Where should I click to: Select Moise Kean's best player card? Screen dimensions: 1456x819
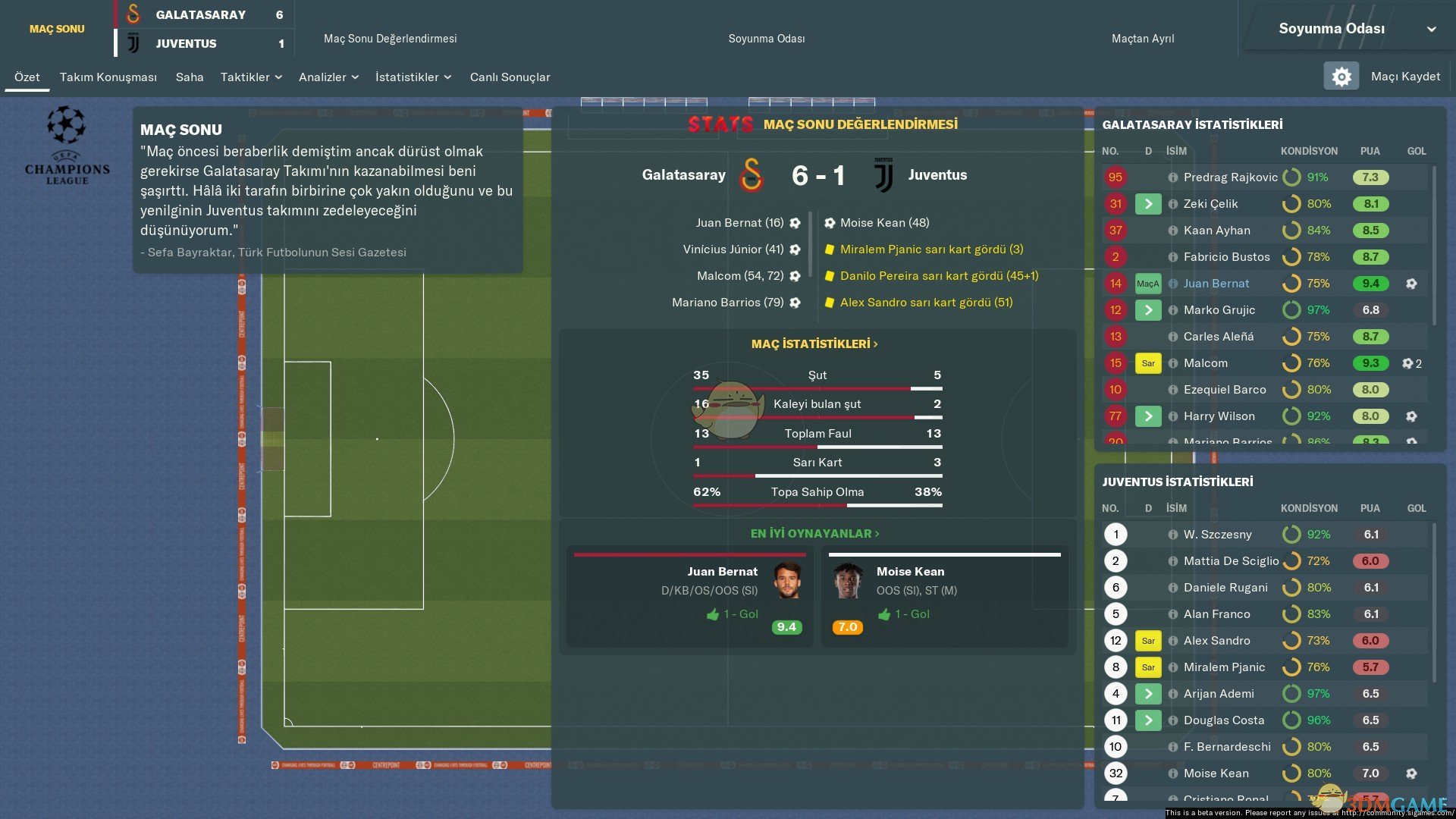pos(945,598)
